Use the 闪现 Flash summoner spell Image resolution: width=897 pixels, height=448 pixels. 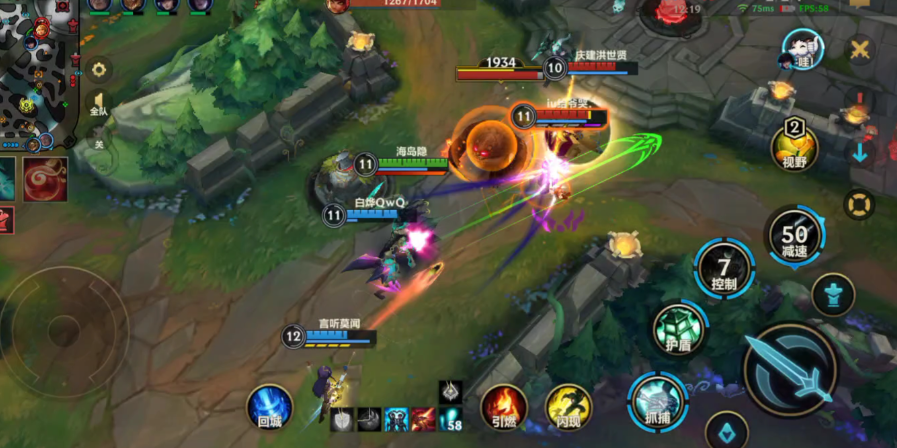pyautogui.click(x=568, y=406)
